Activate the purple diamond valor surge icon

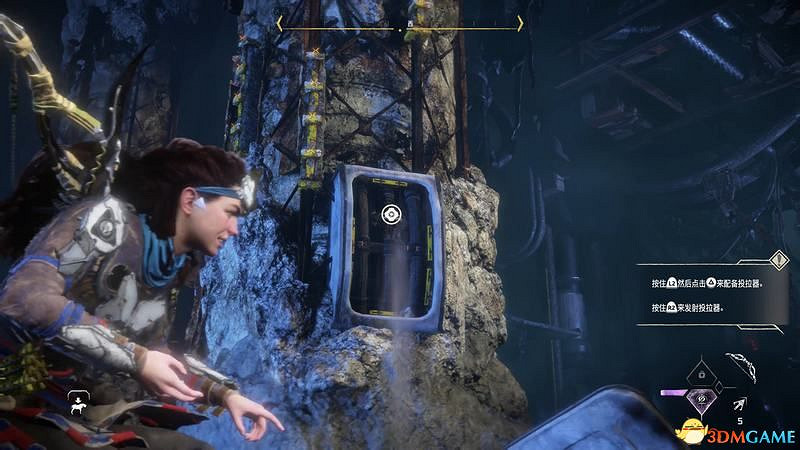pos(700,400)
